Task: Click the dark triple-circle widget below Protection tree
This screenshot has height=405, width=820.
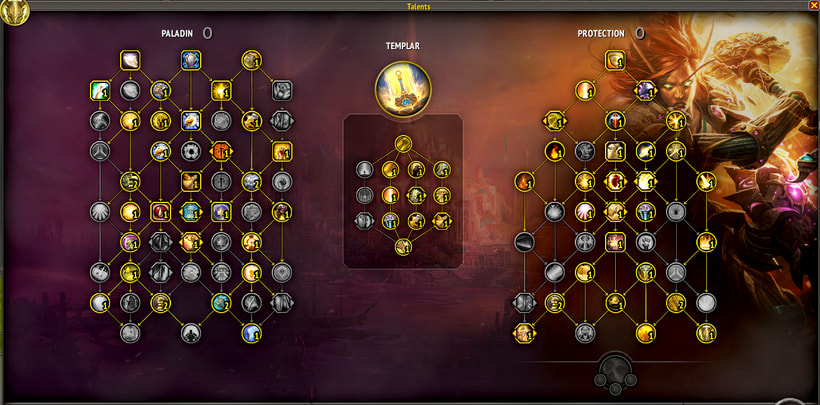Action: coord(613,370)
